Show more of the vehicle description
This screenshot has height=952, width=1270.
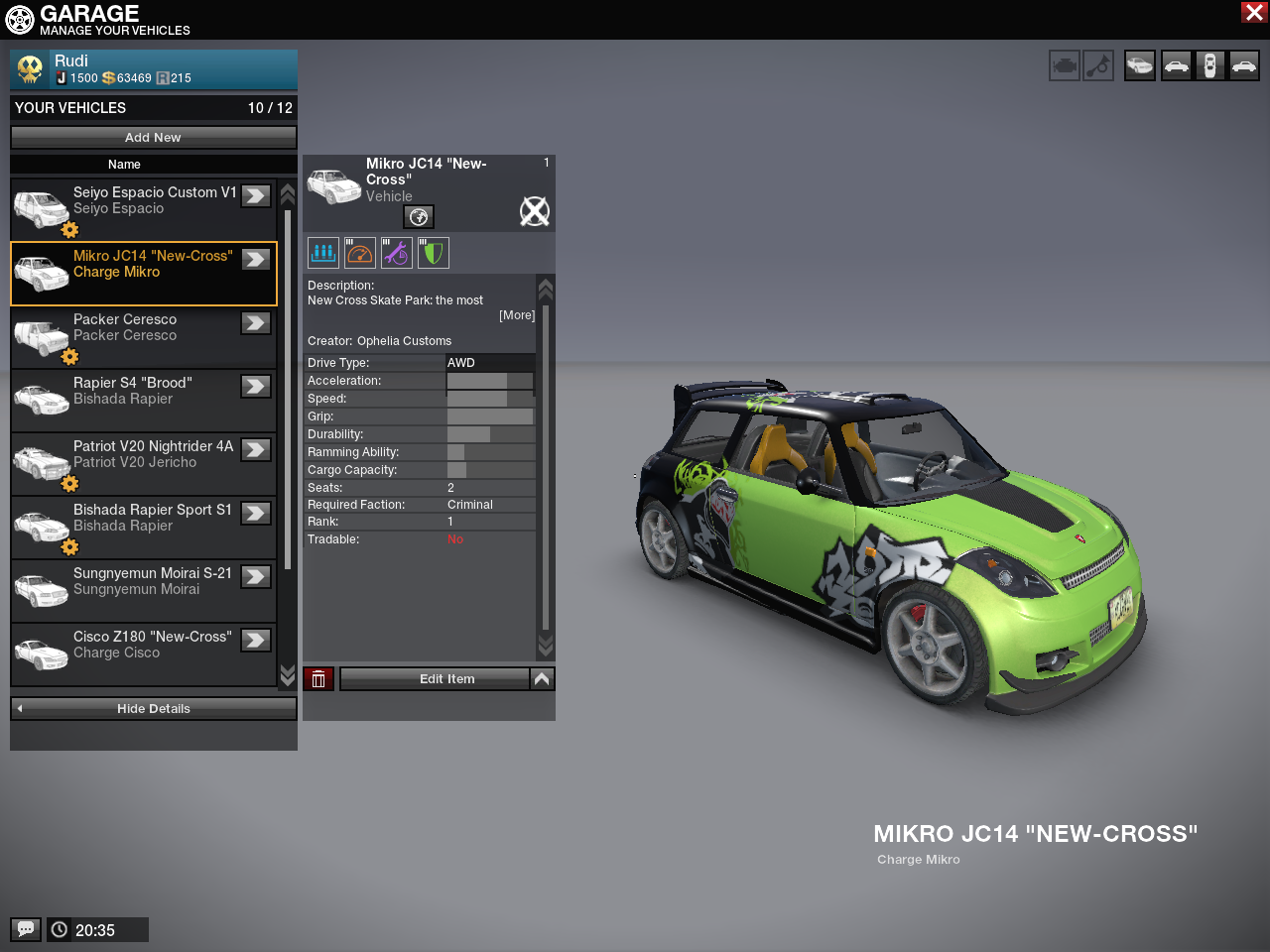(516, 315)
